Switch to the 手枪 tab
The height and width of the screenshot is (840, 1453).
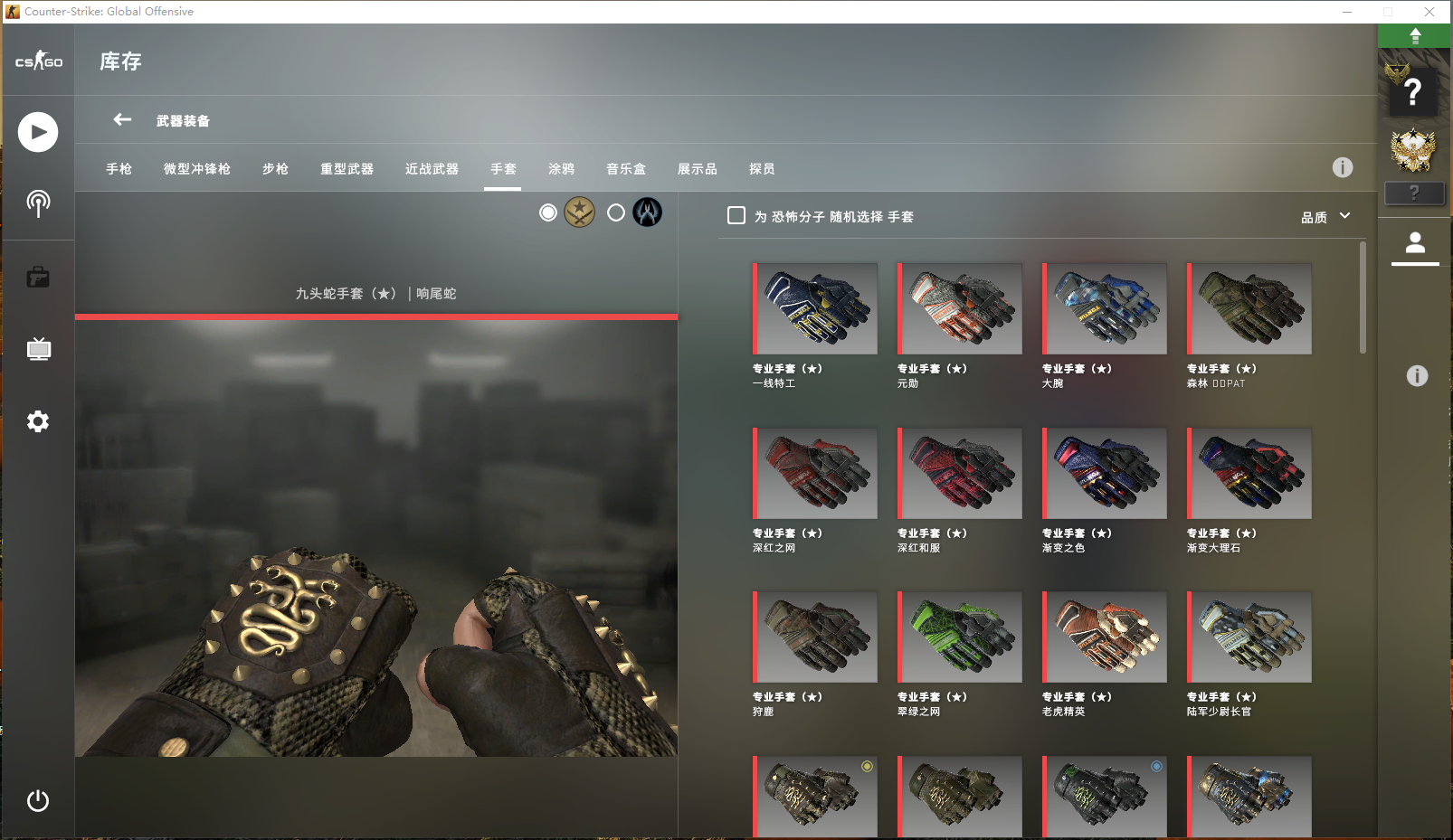point(119,169)
